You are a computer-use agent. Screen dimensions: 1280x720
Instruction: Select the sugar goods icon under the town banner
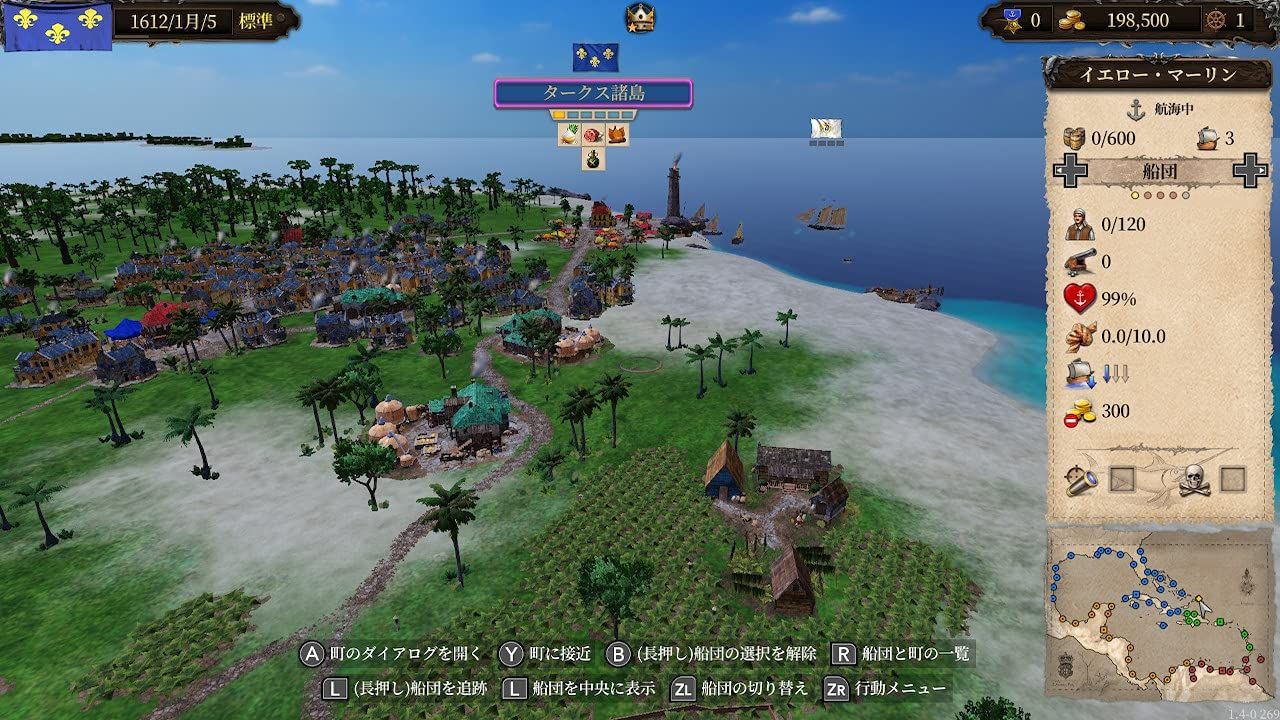click(570, 135)
